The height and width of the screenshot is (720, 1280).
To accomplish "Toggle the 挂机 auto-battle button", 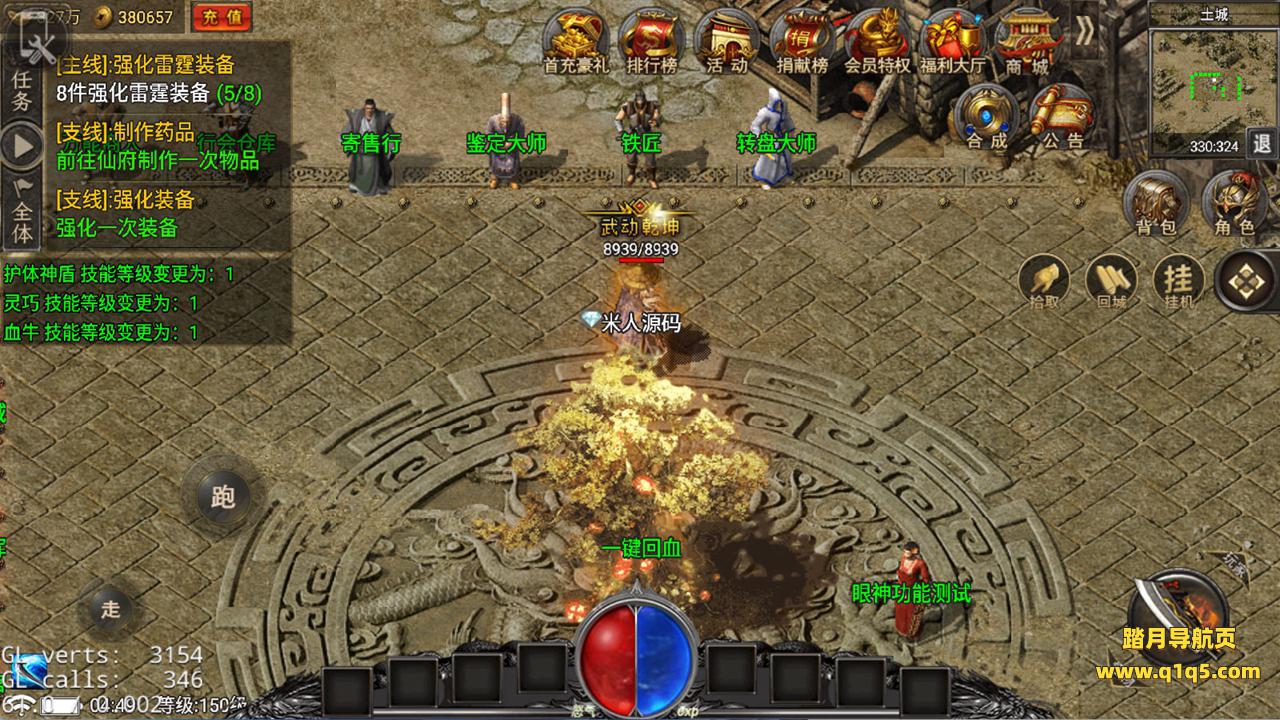I will pos(1179,281).
